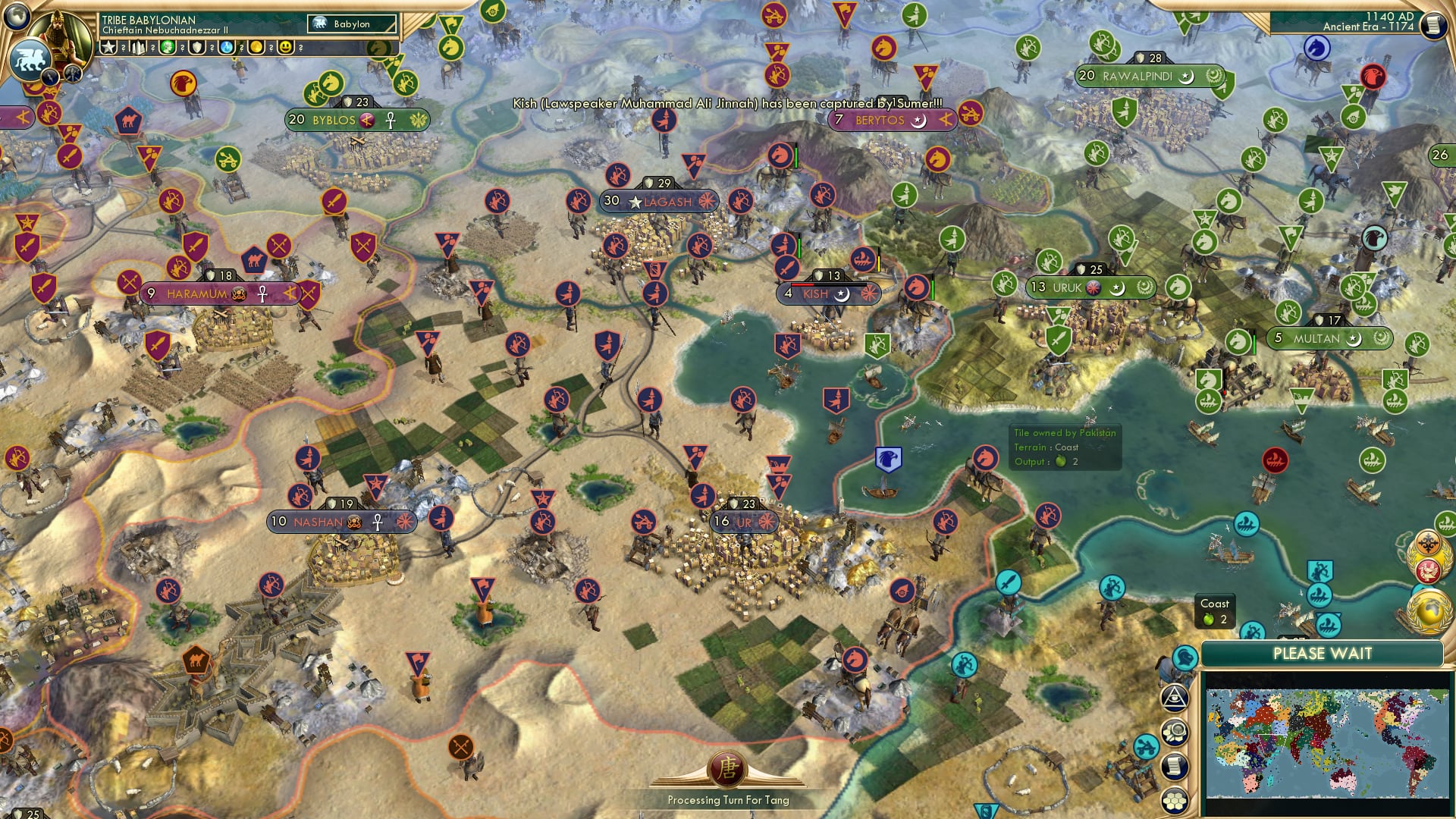Open the strategic view magnifier icon
The height and width of the screenshot is (819, 1456).
coord(1175,731)
